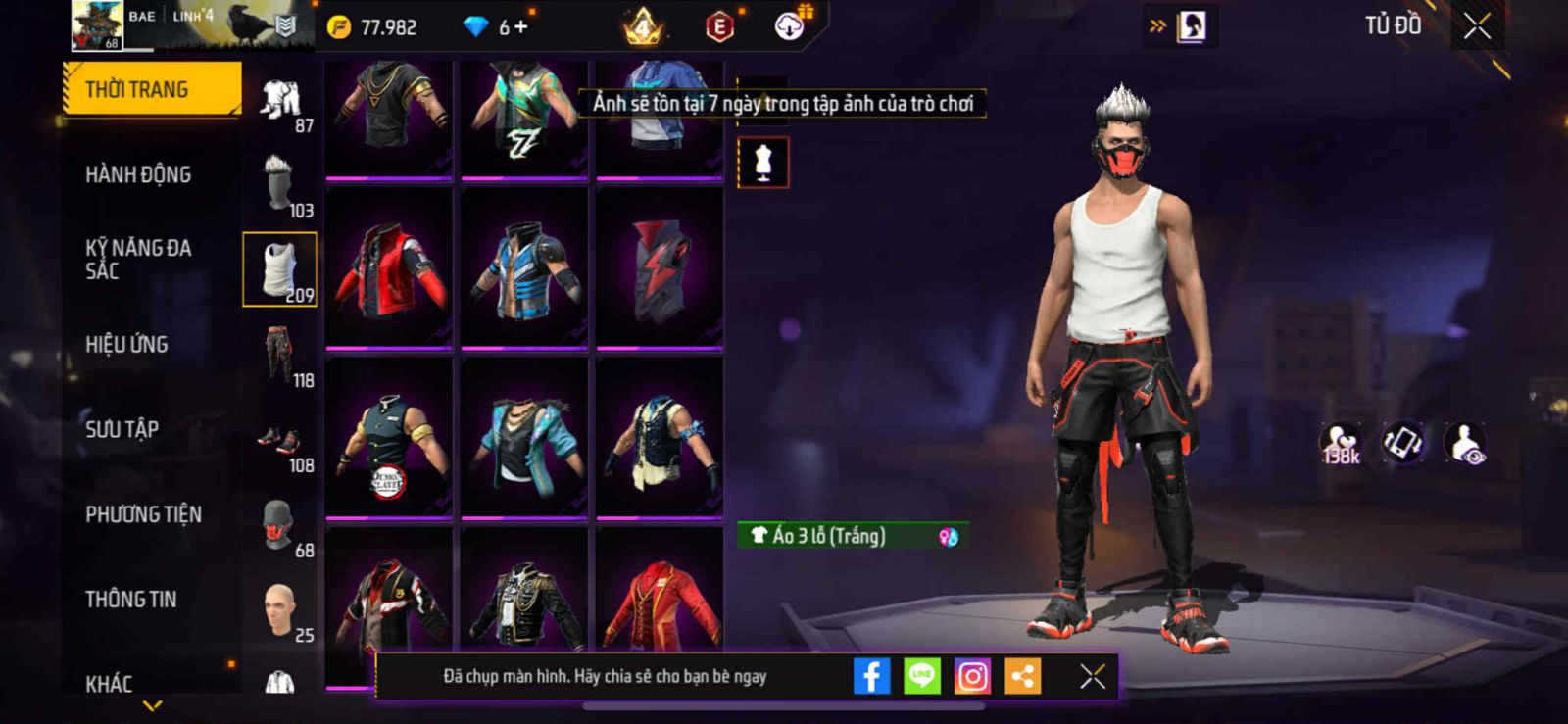Screen dimensions: 1568x724
Task: Dismiss the screenshot share banner
Action: (1092, 676)
